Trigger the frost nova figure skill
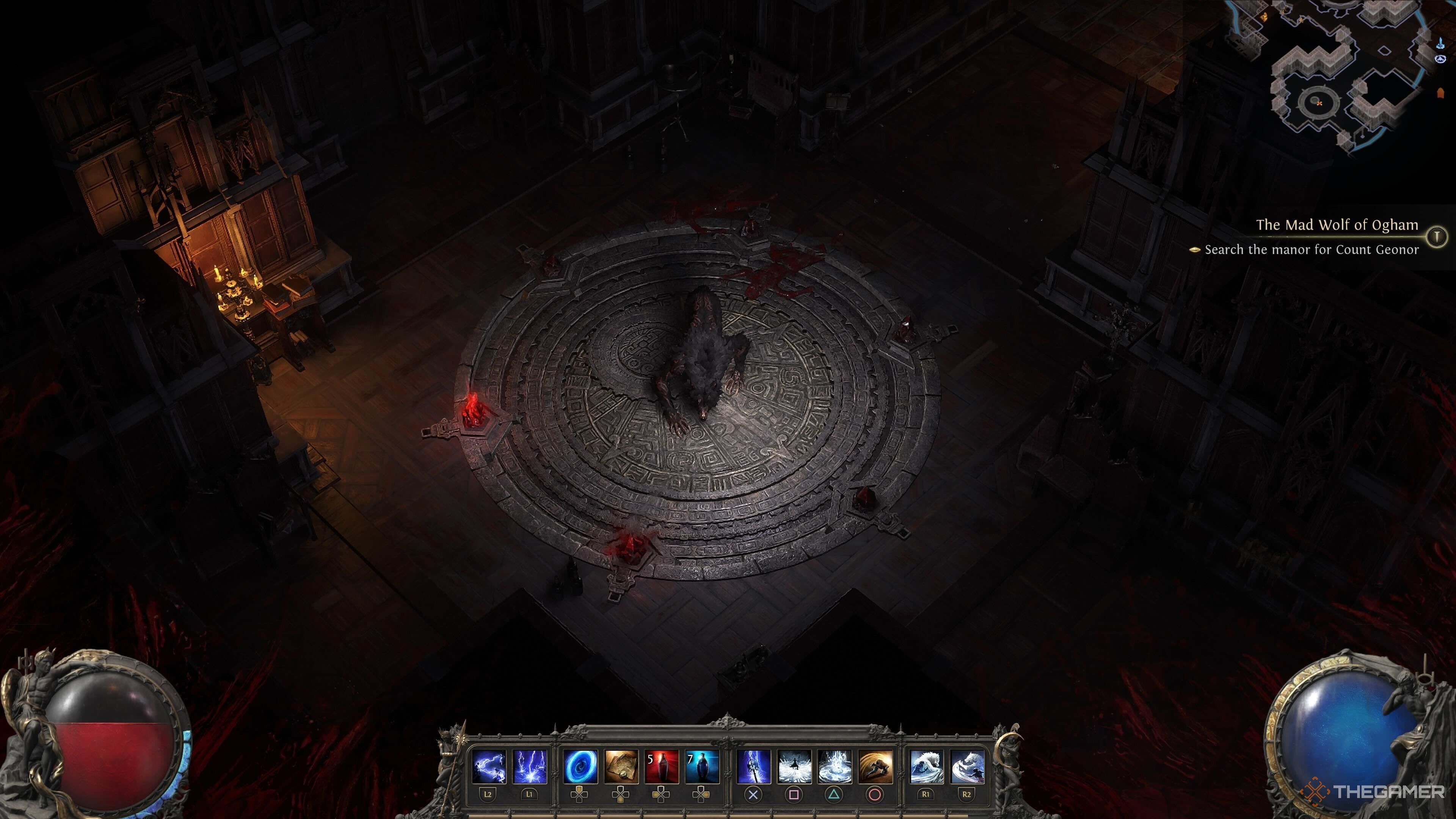Viewport: 1456px width, 819px height. tap(794, 767)
